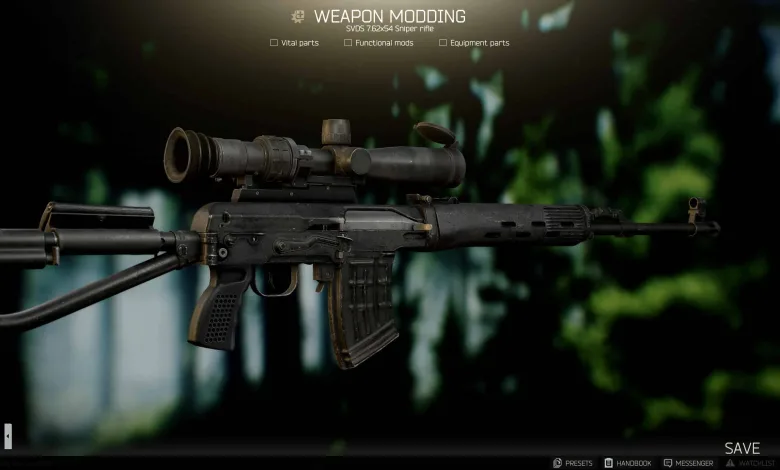Open the Messenger

pos(688,463)
